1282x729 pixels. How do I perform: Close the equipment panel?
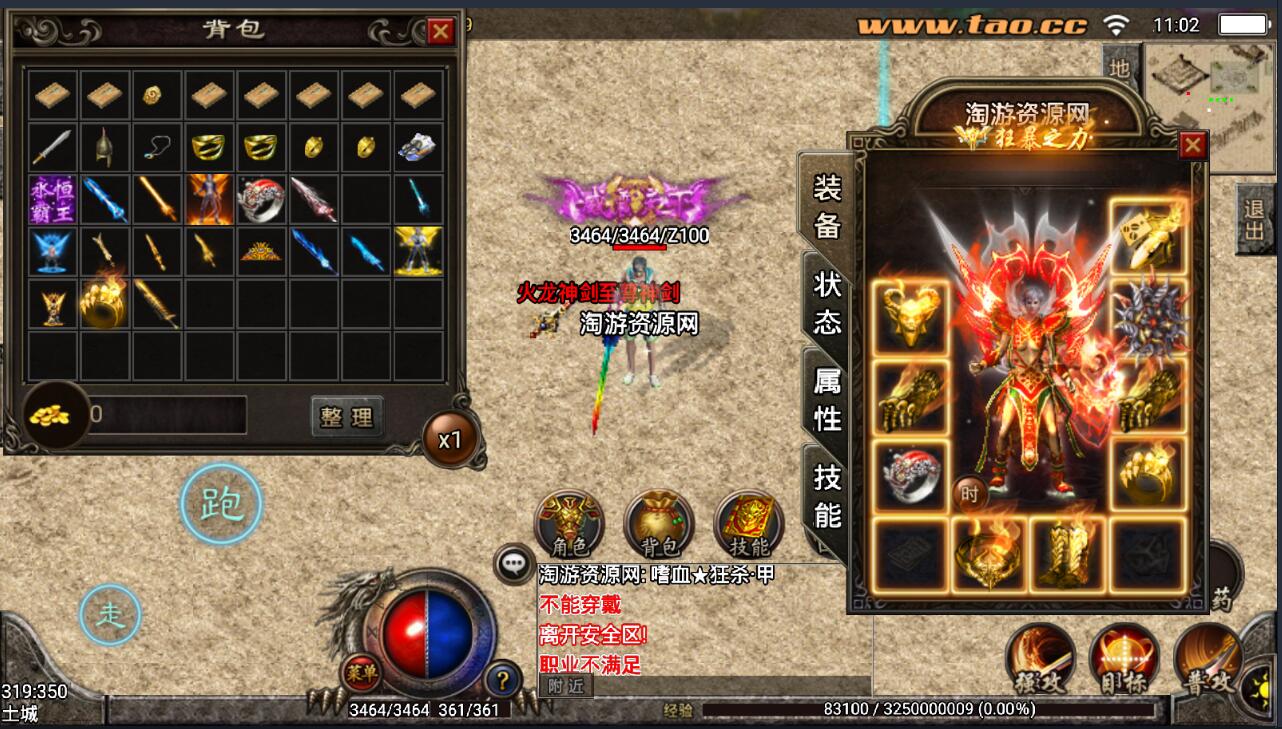click(x=1192, y=146)
